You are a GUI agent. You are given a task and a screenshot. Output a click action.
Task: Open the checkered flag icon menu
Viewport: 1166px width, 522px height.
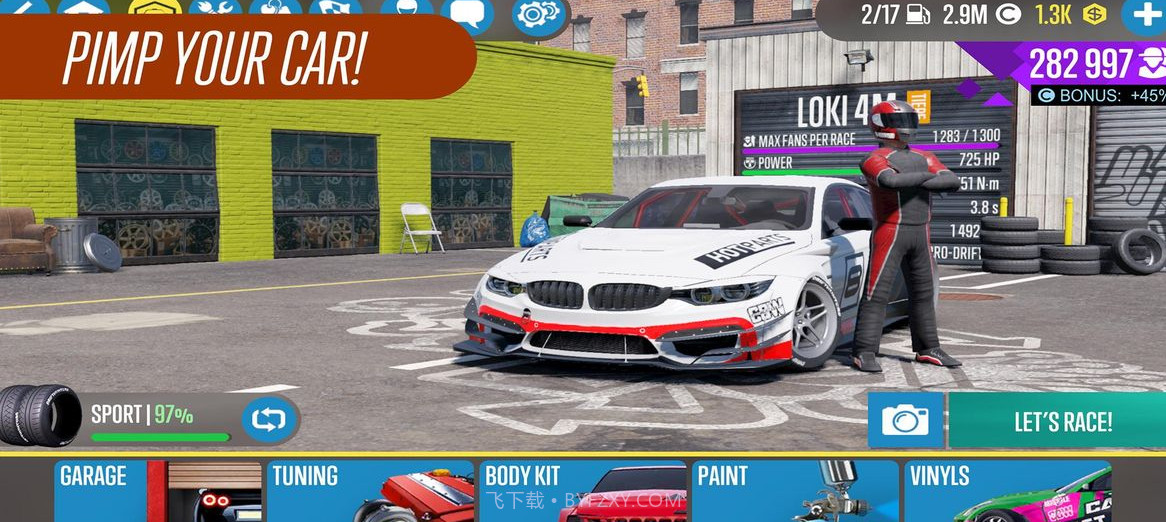click(336, 8)
